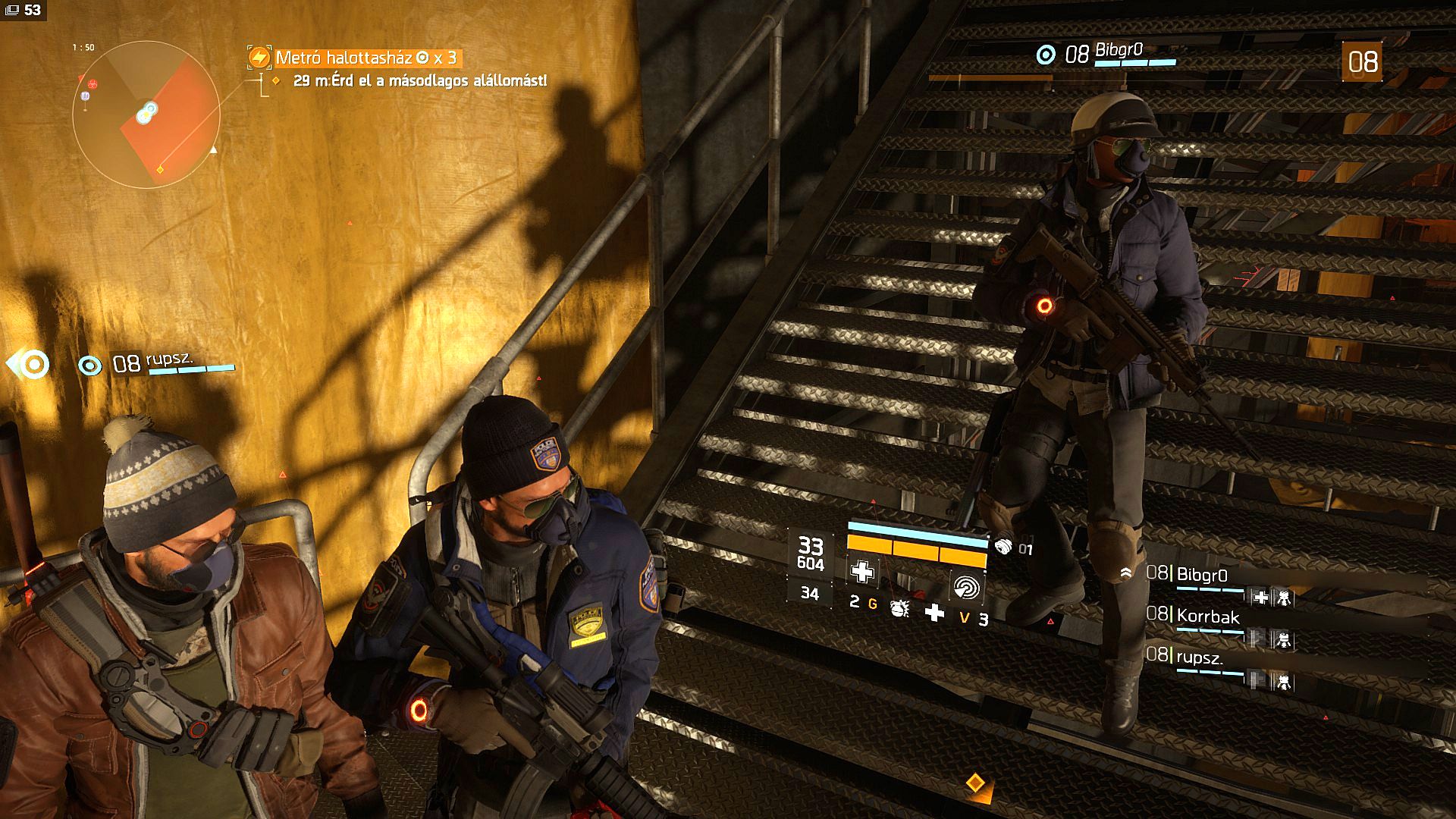The image size is (1456, 819).
Task: Select rupsz. in the group list
Action: [1199, 657]
